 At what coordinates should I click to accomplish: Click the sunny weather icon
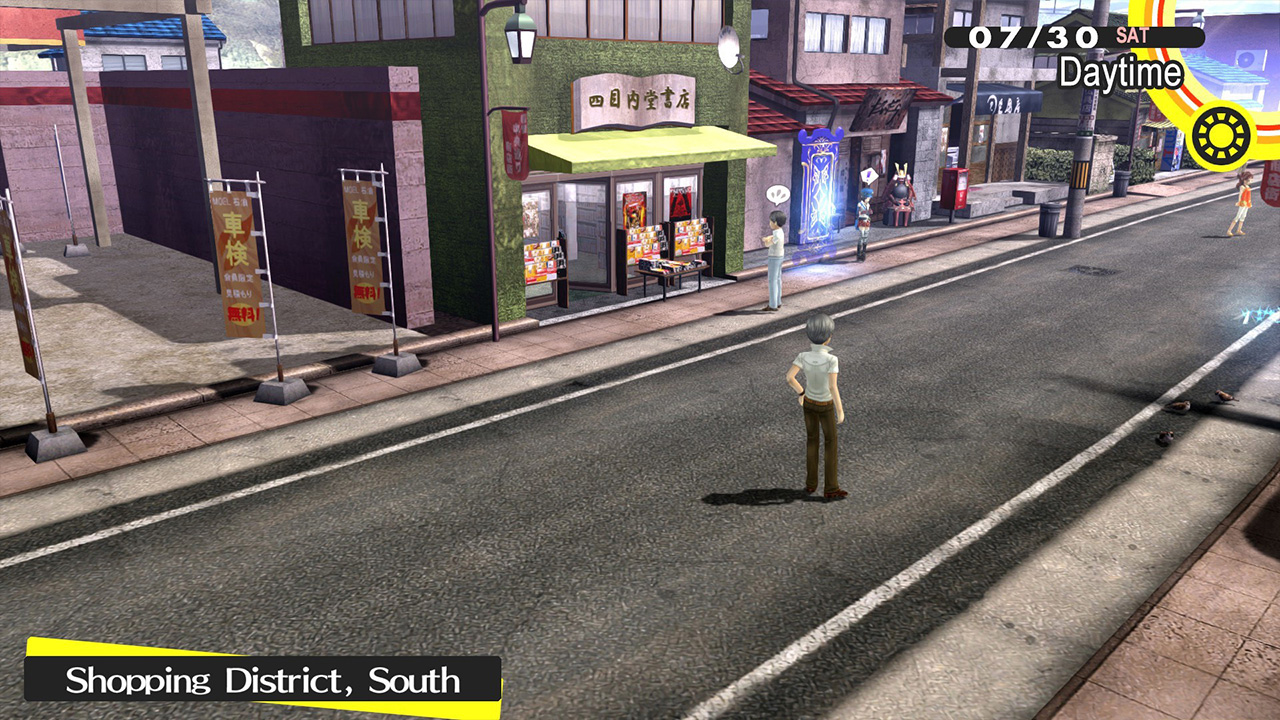1221,137
